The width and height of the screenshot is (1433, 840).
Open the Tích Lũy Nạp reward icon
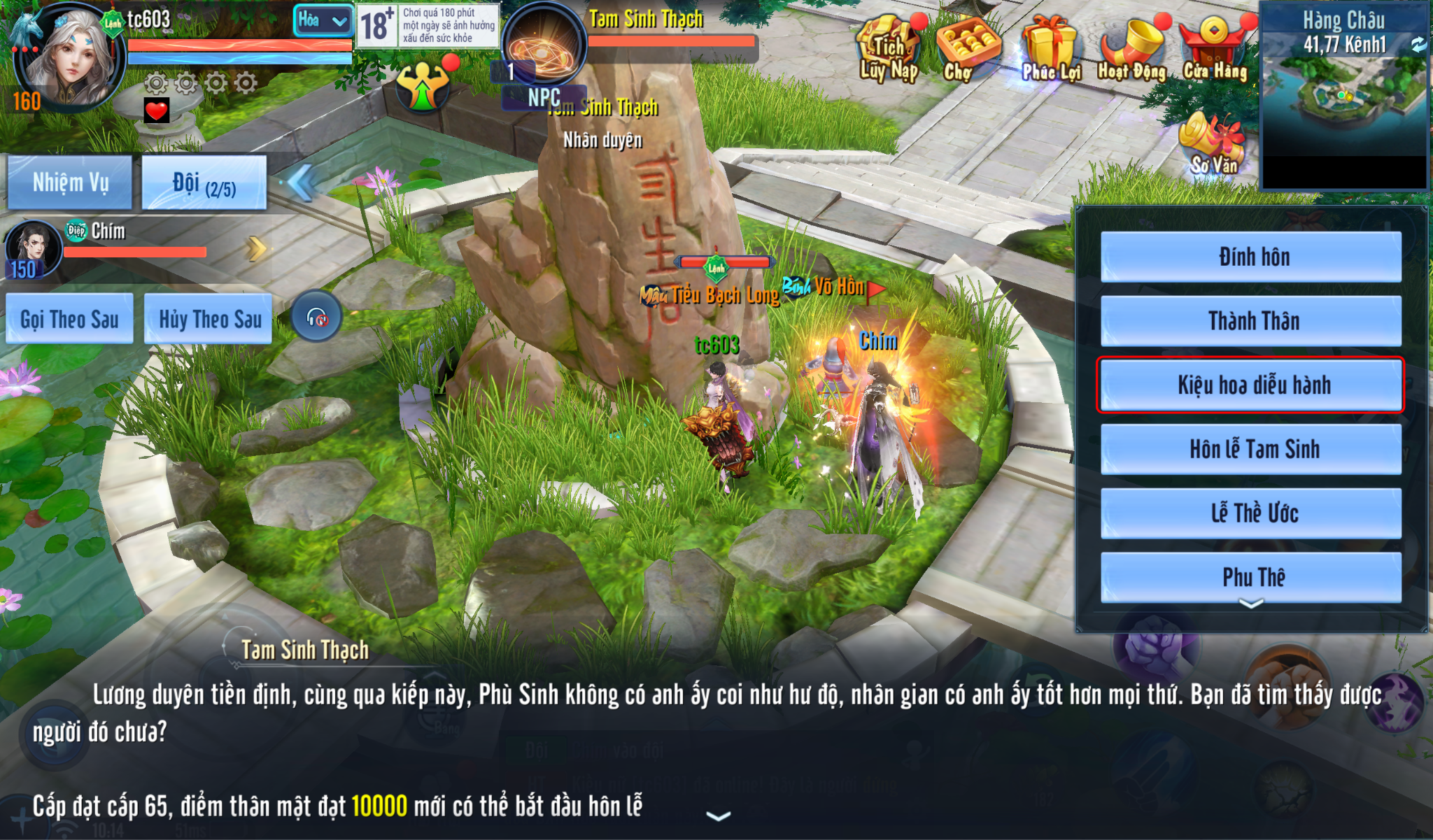click(889, 49)
